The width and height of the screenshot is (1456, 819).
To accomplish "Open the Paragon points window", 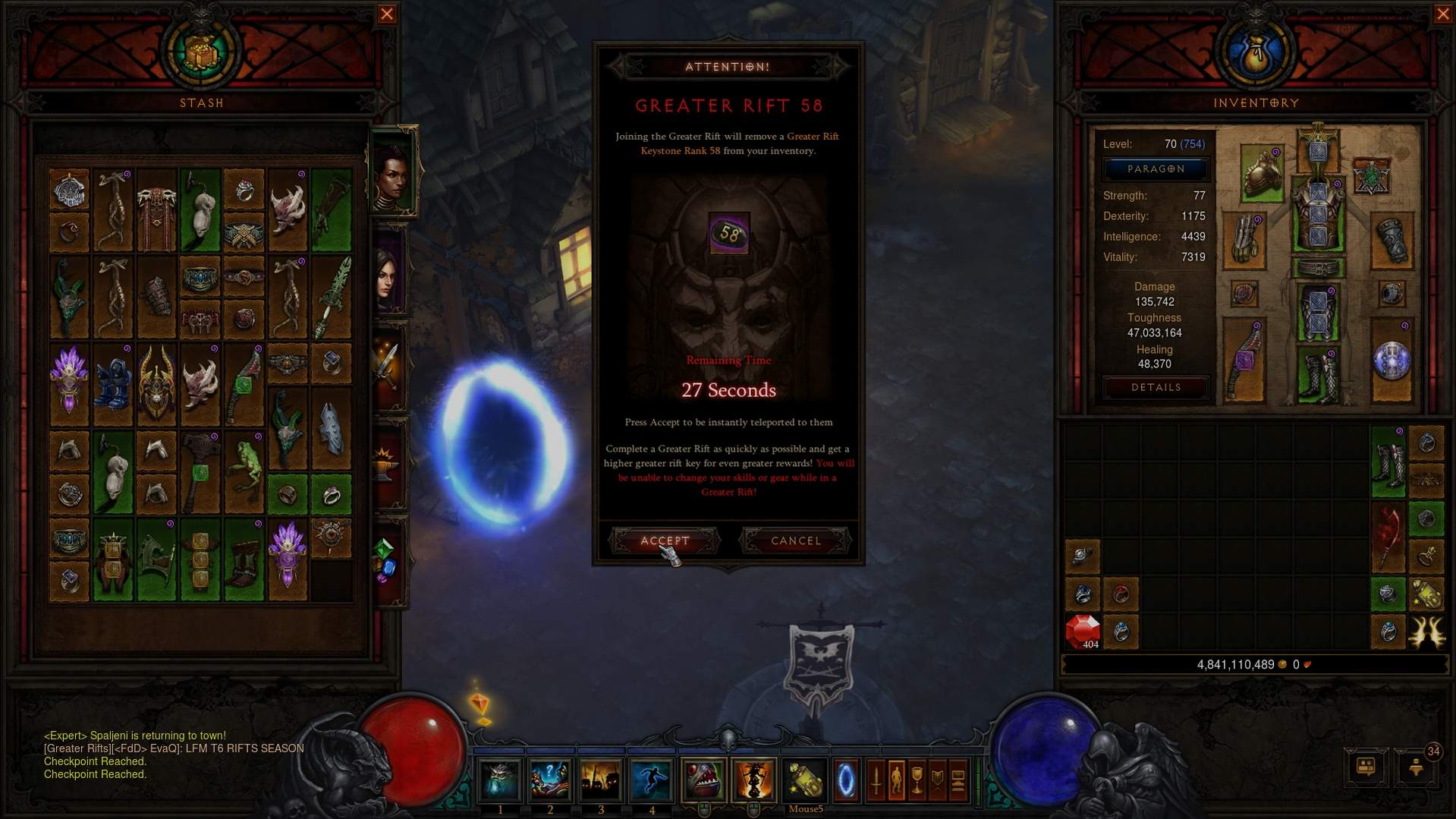I will click(x=1156, y=169).
